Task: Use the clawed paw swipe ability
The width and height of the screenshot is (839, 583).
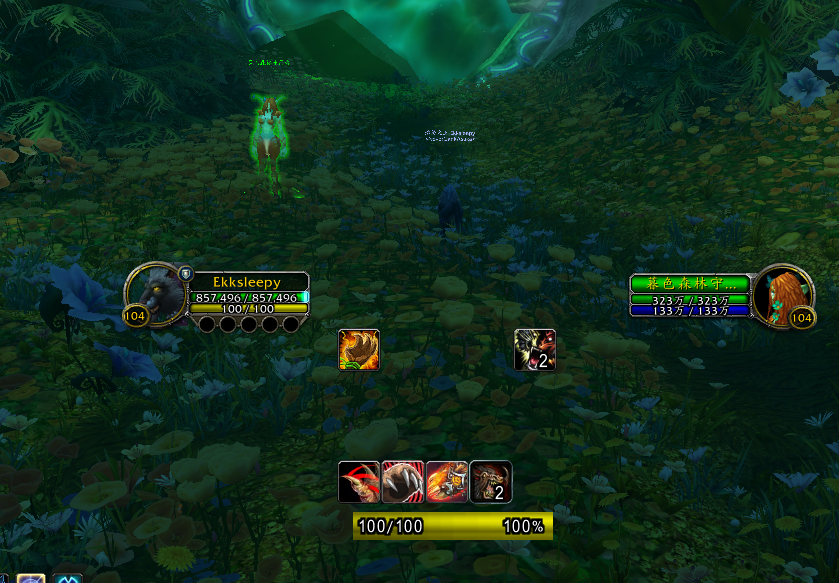Action: click(x=402, y=481)
